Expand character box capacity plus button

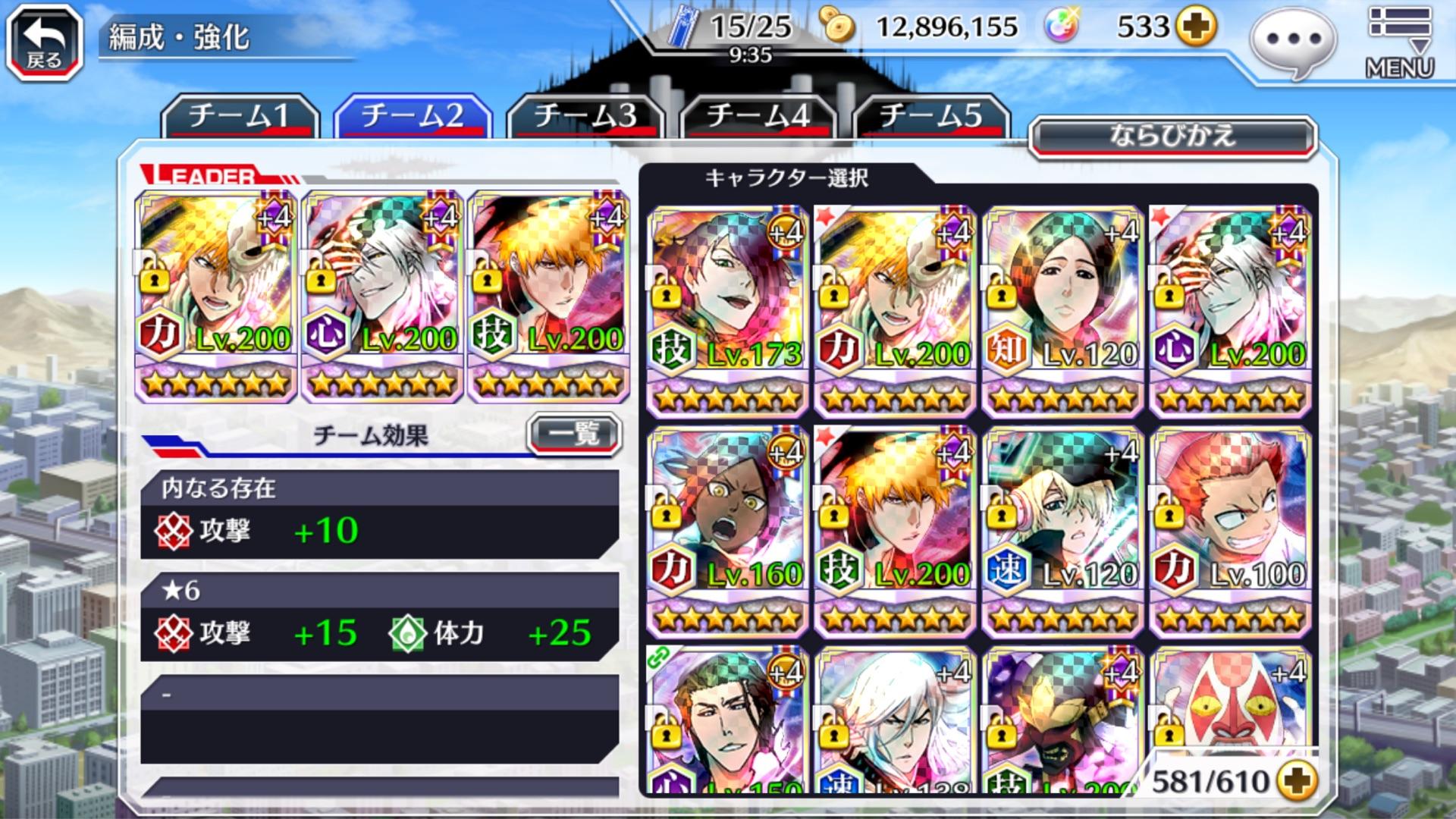1296,780
